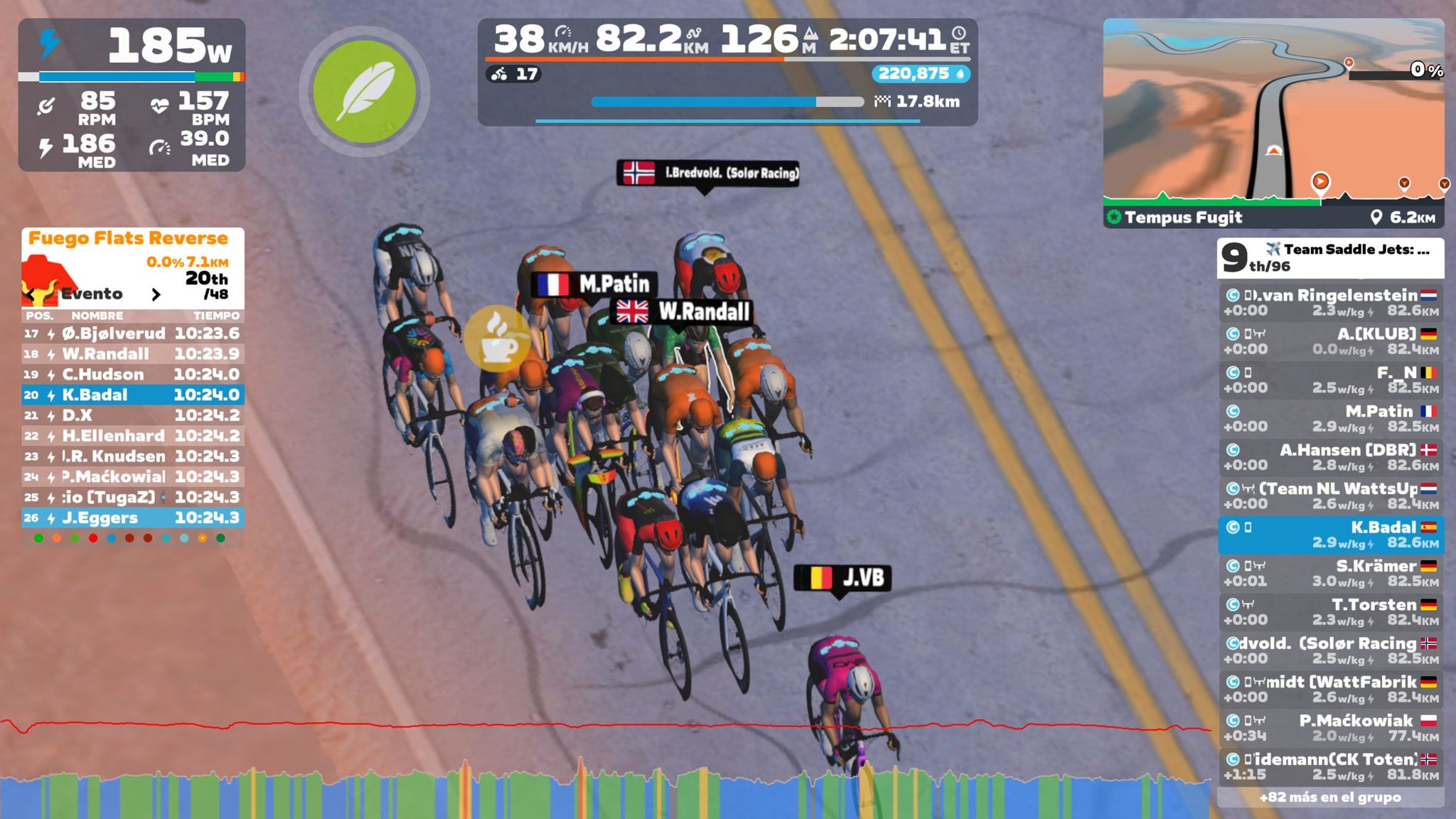Activate the feather lightweight power-up
This screenshot has width=1456, height=819.
[x=364, y=92]
